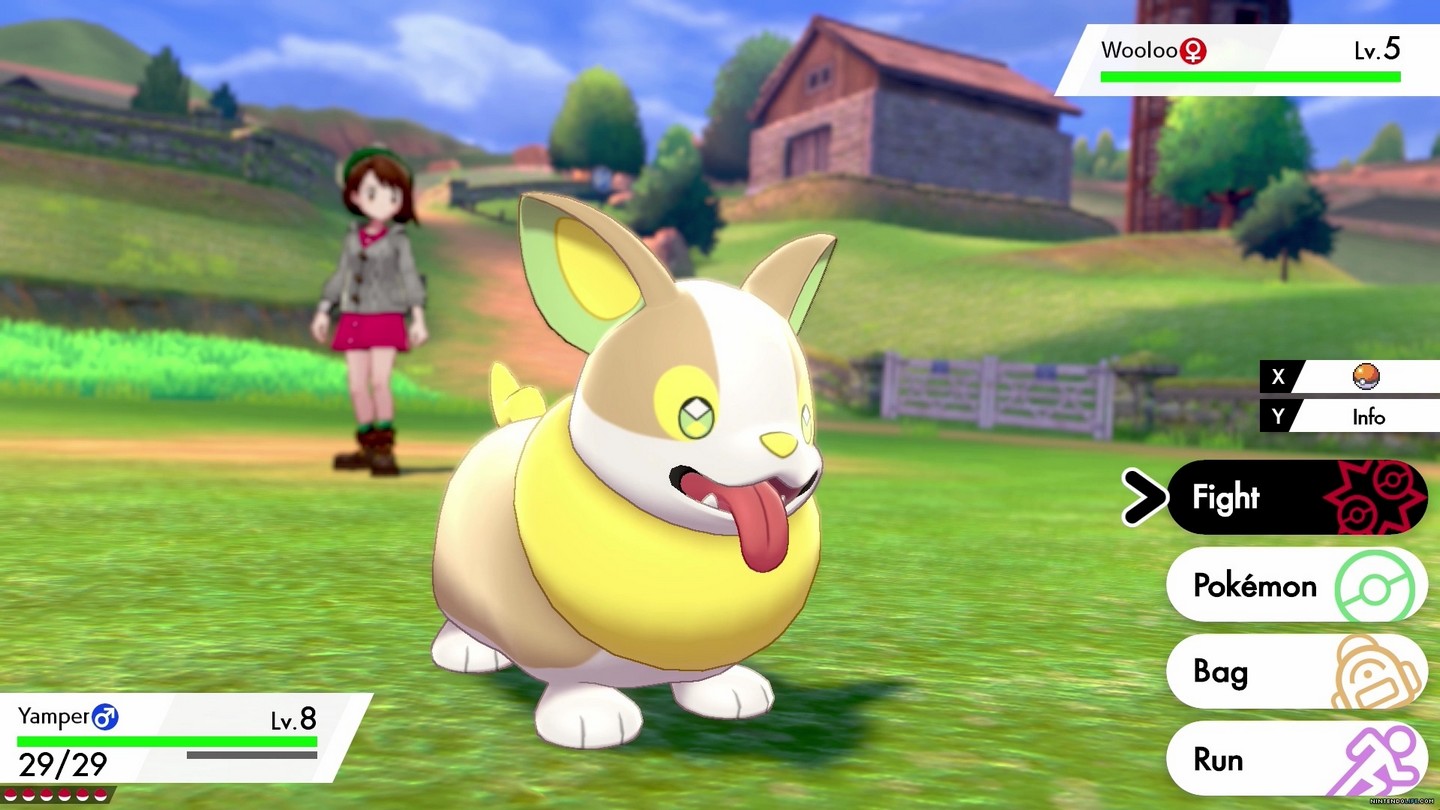Click the first party Poké Ball at bottom left

coord(11,794)
